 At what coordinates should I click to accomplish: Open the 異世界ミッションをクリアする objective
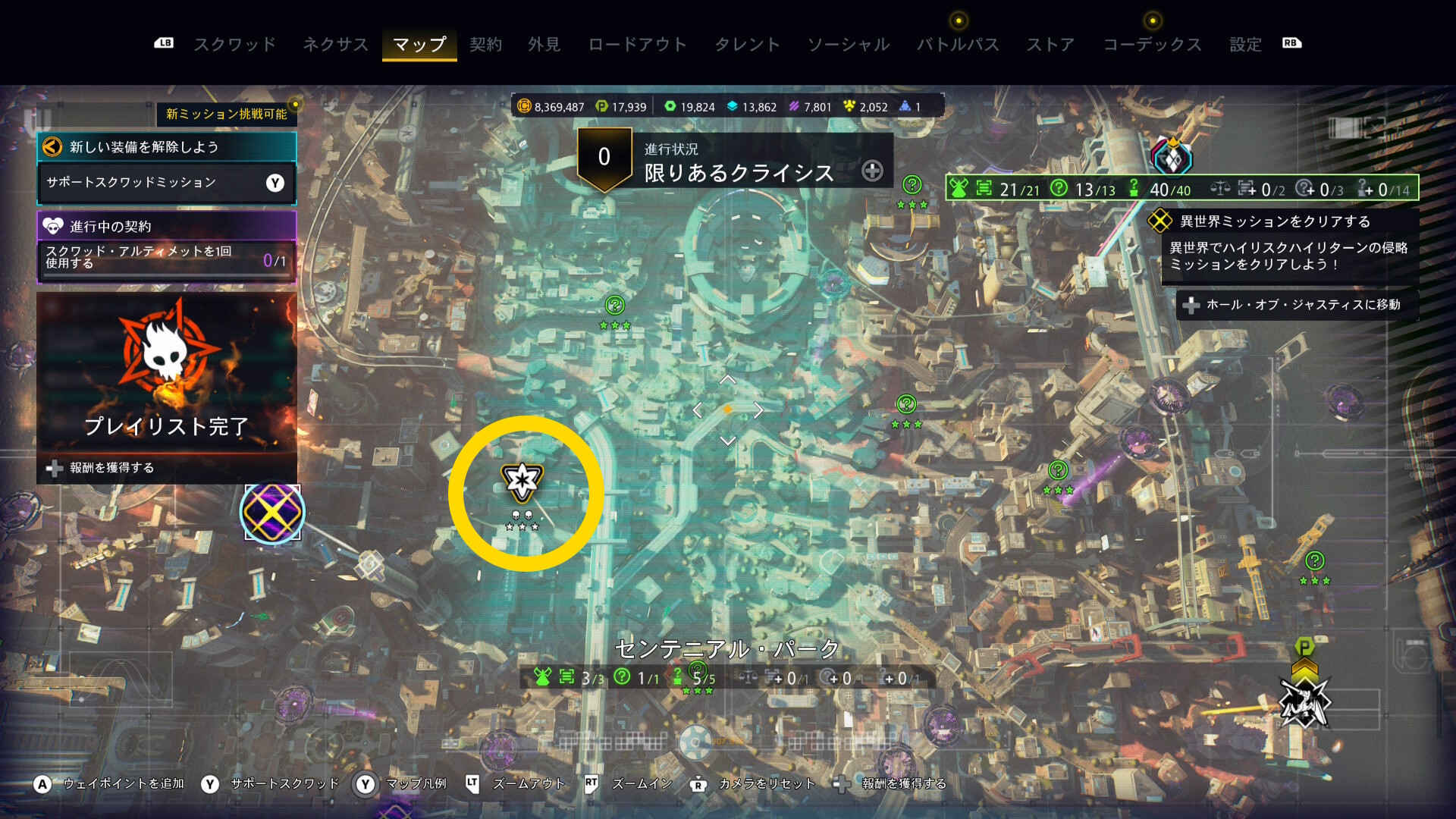1276,221
